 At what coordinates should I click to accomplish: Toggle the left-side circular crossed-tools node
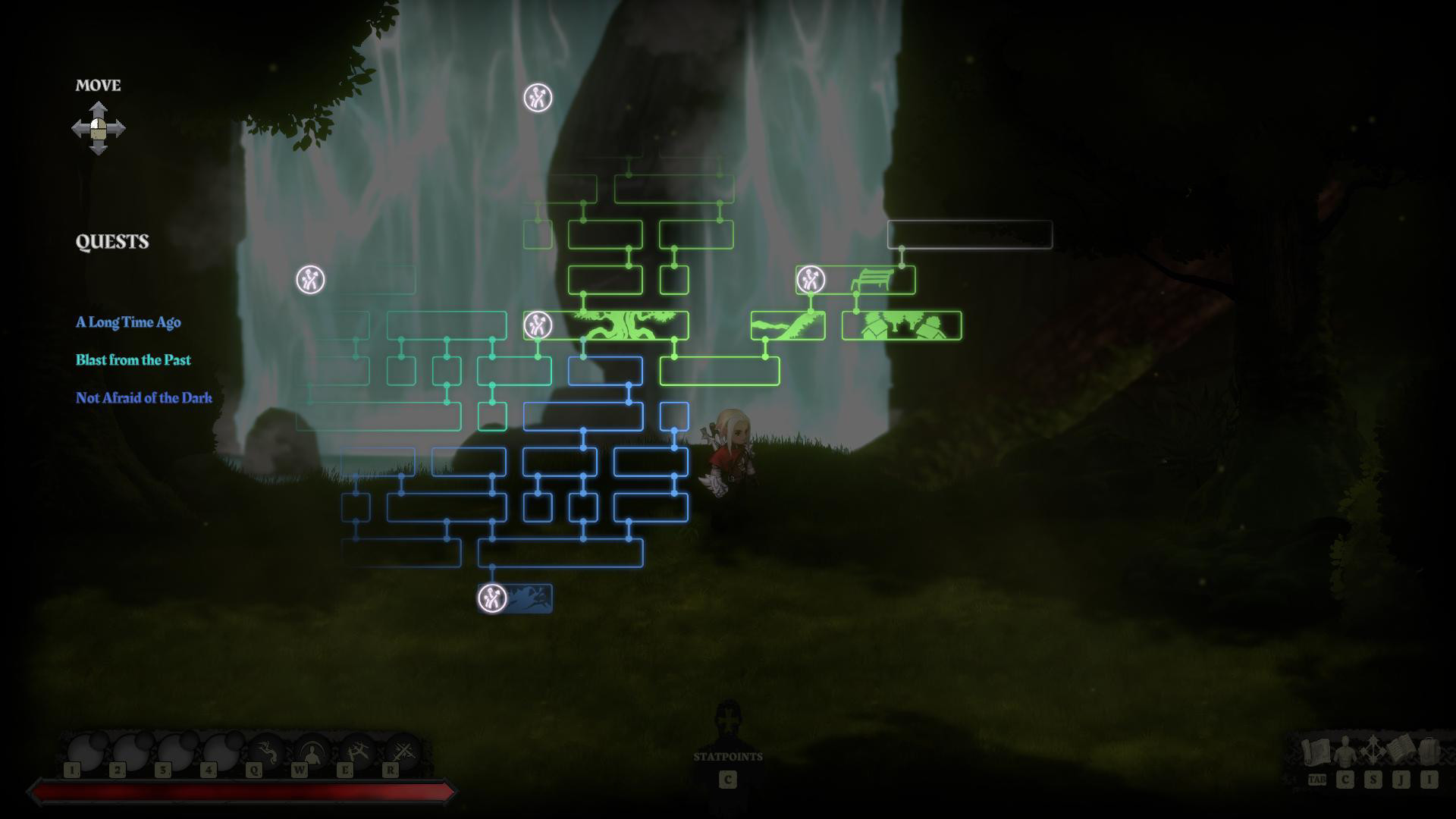coord(311,281)
